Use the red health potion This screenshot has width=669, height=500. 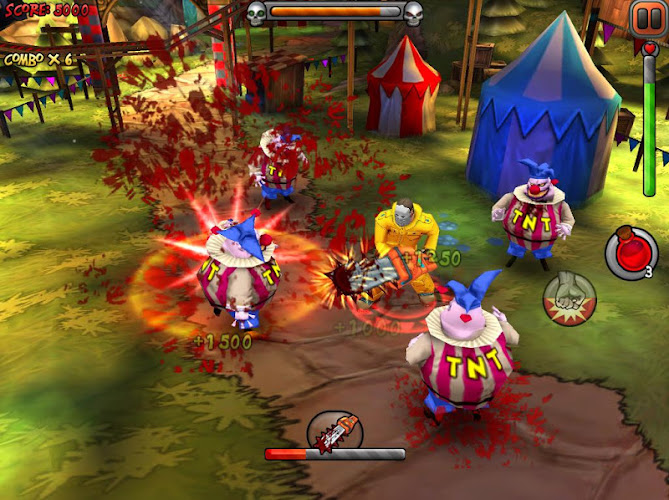tap(629, 252)
